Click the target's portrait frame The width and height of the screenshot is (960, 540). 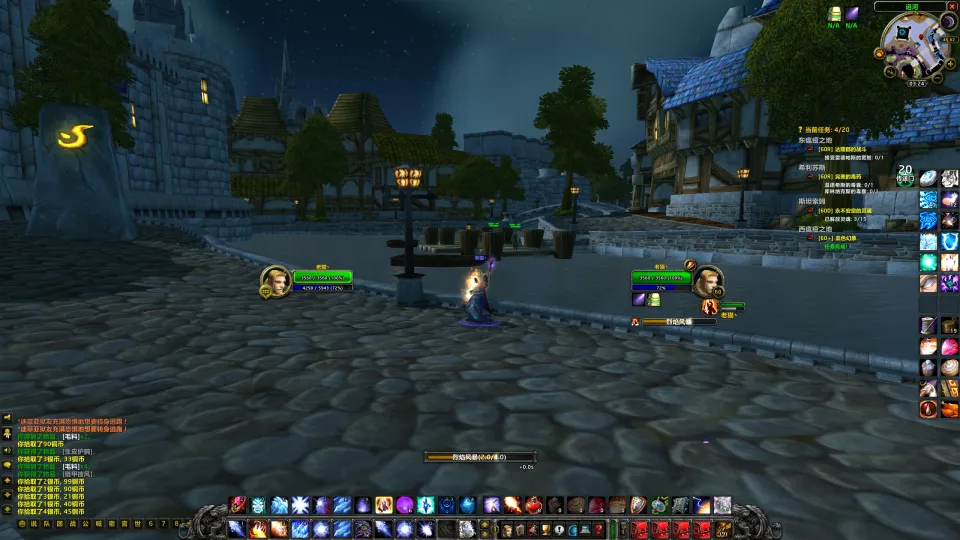[x=709, y=282]
